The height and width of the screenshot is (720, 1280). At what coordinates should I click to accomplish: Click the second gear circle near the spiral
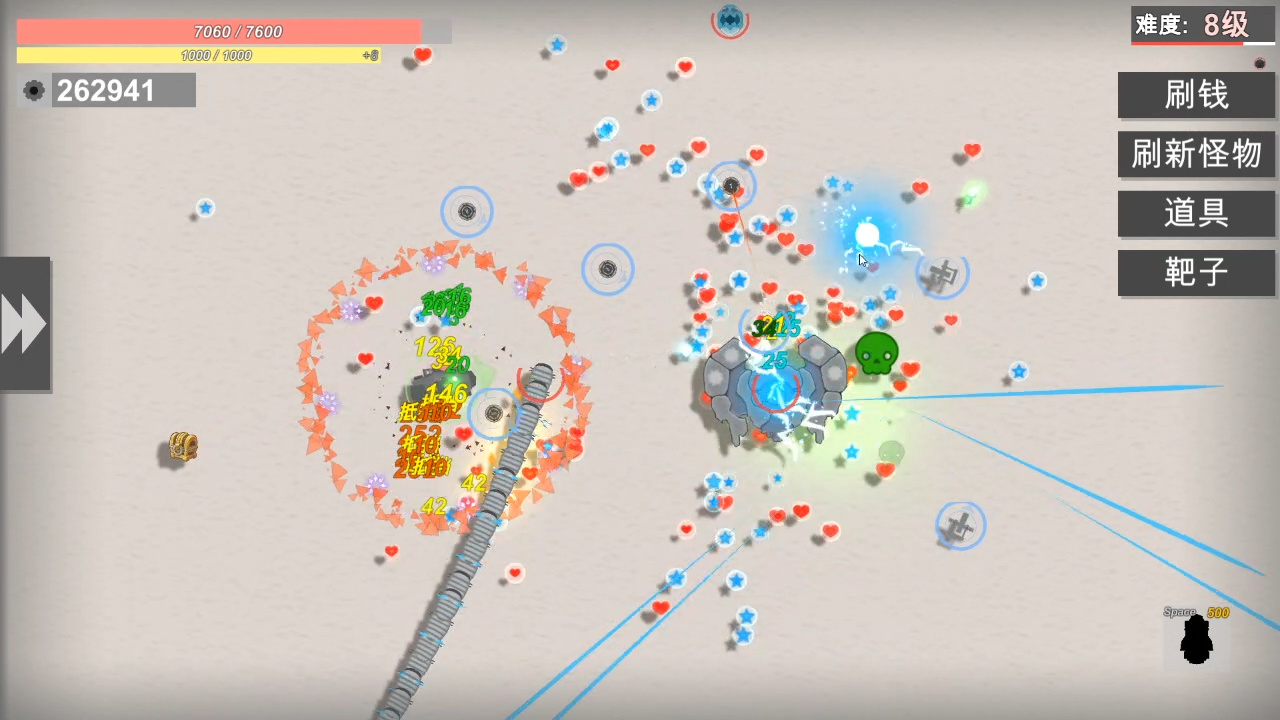607,269
